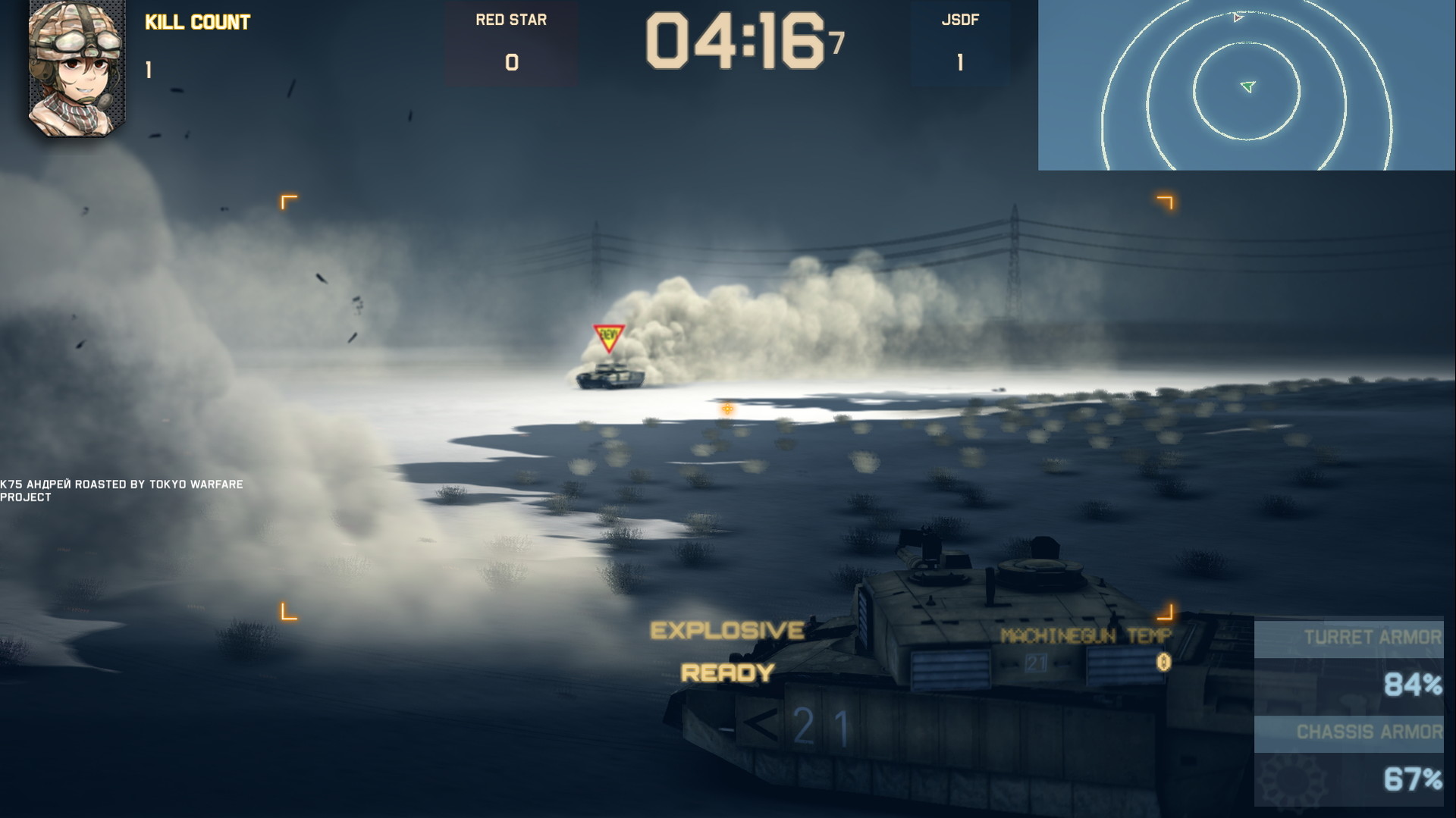Click the roasted-by killfeed message
This screenshot has width=1456, height=818.
coord(121,489)
